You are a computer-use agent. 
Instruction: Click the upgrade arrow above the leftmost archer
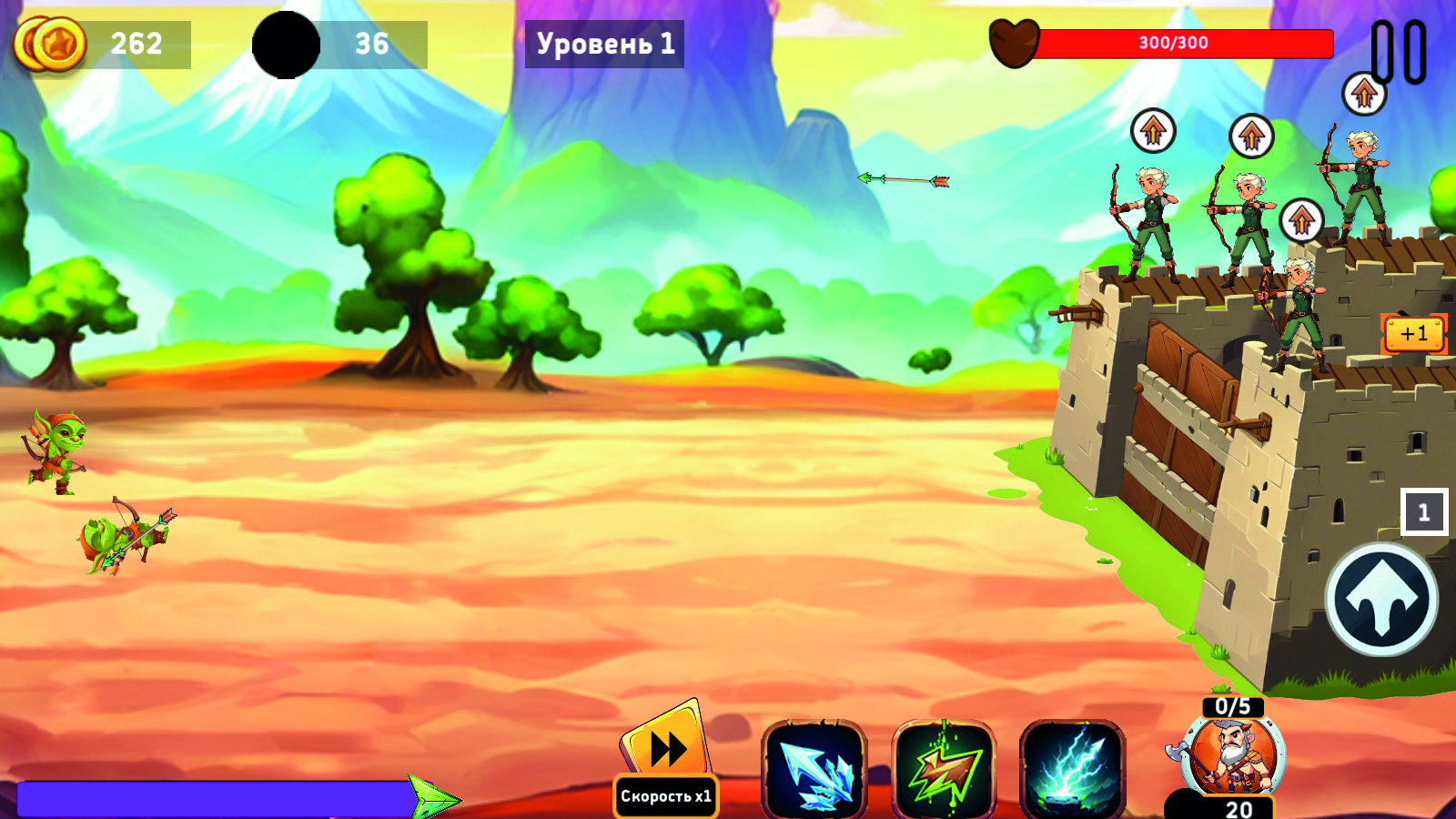pos(1152,131)
